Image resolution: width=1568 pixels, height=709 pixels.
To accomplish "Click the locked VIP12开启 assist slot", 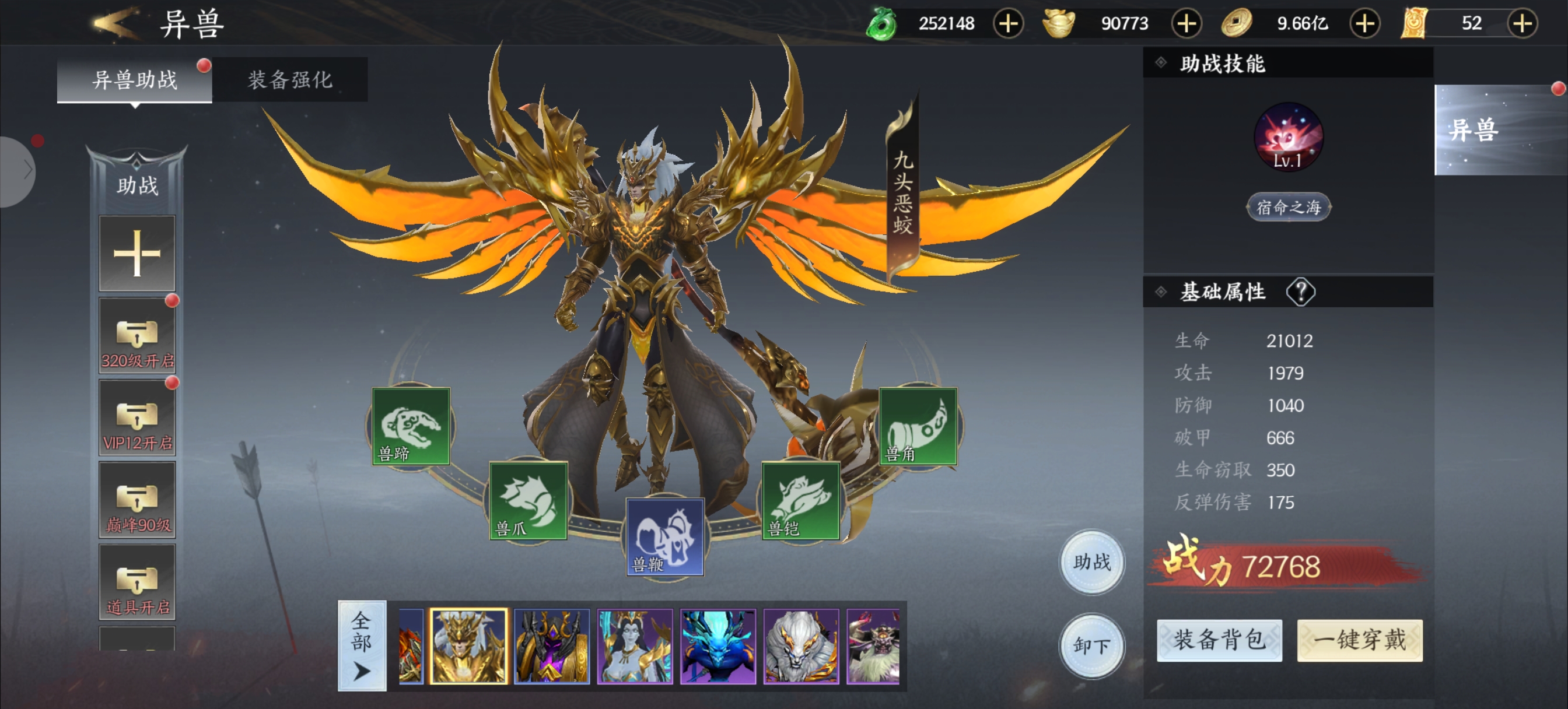I will coord(137,418).
